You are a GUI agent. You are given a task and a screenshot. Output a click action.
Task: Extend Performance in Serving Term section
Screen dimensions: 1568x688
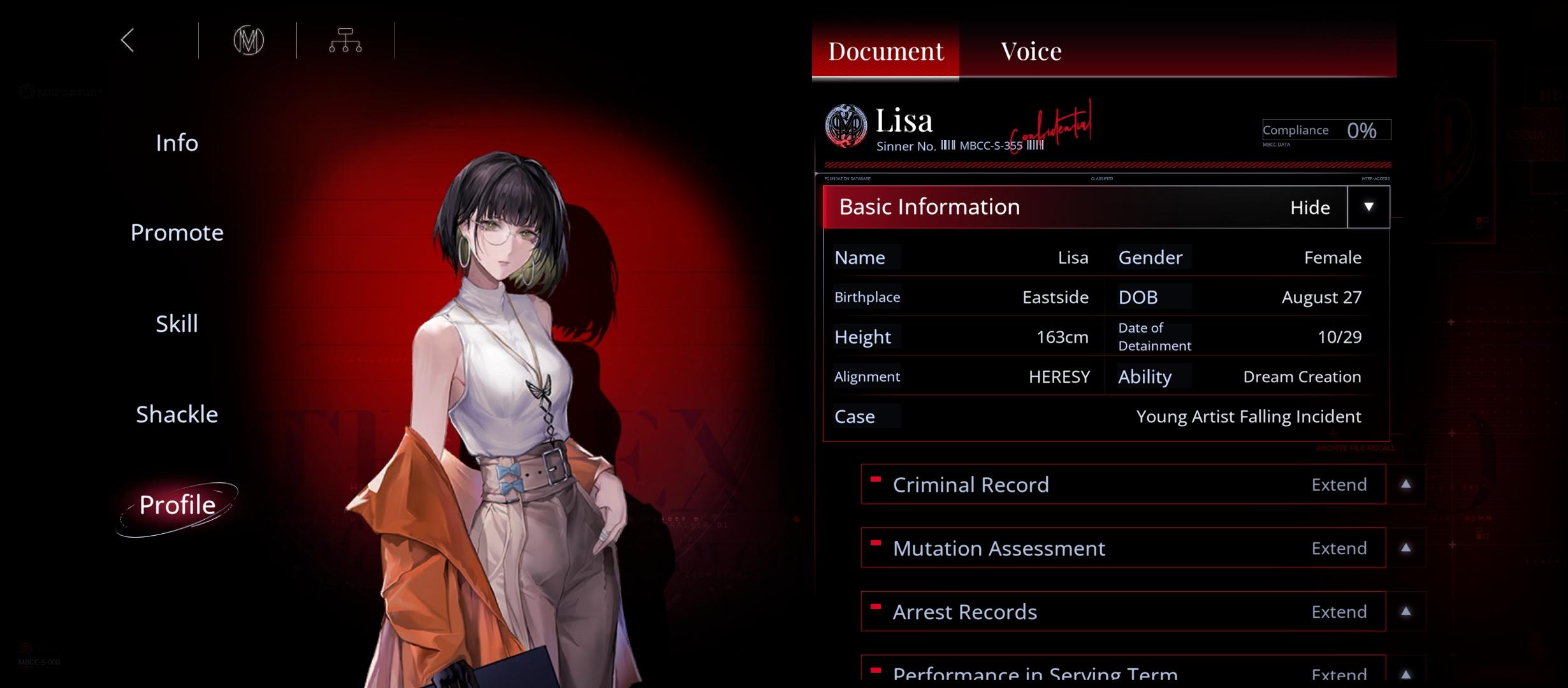click(1405, 674)
